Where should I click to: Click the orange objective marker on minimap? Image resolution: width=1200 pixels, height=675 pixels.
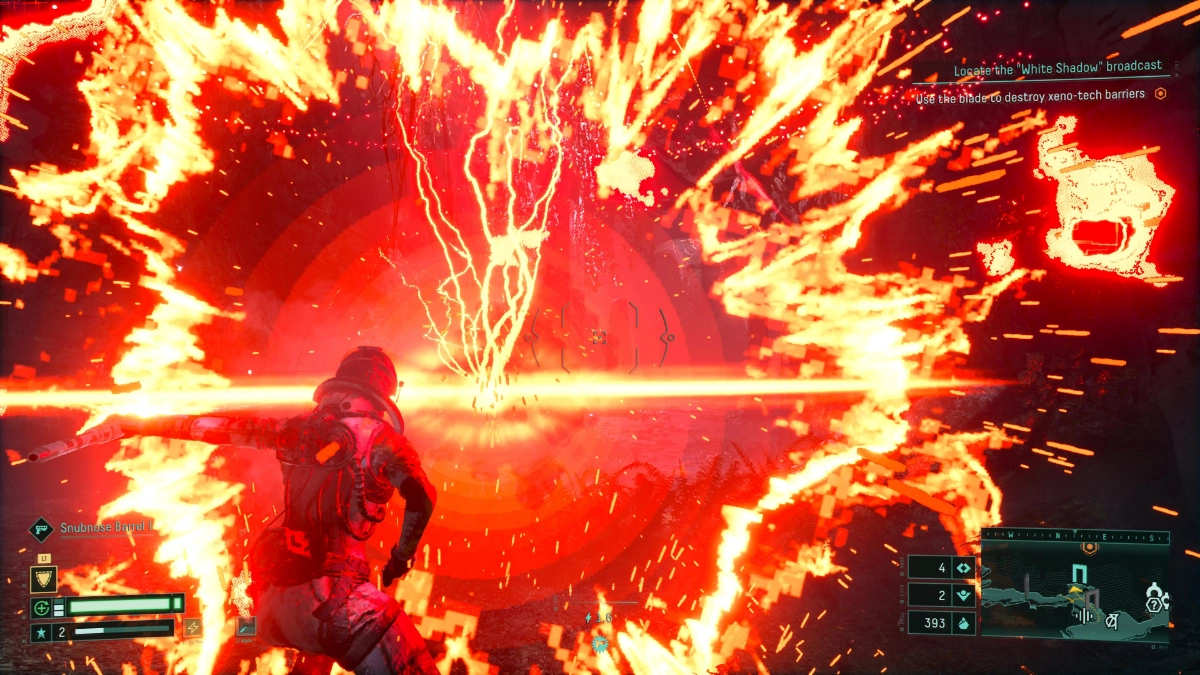click(1089, 549)
